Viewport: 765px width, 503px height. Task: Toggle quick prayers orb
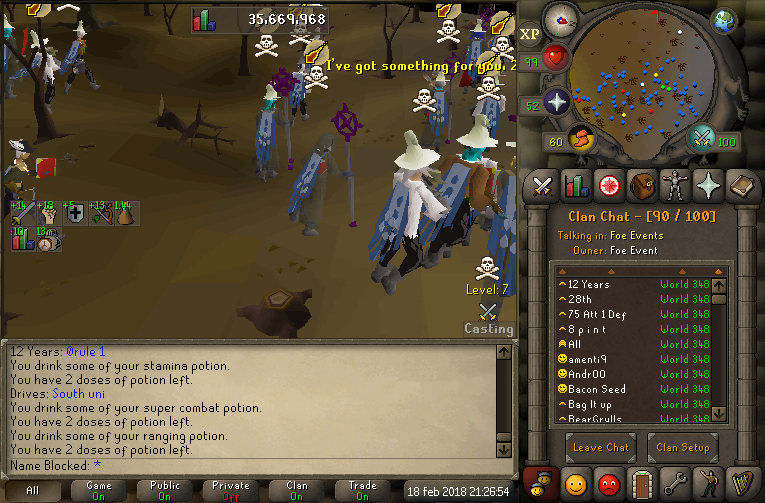point(555,102)
